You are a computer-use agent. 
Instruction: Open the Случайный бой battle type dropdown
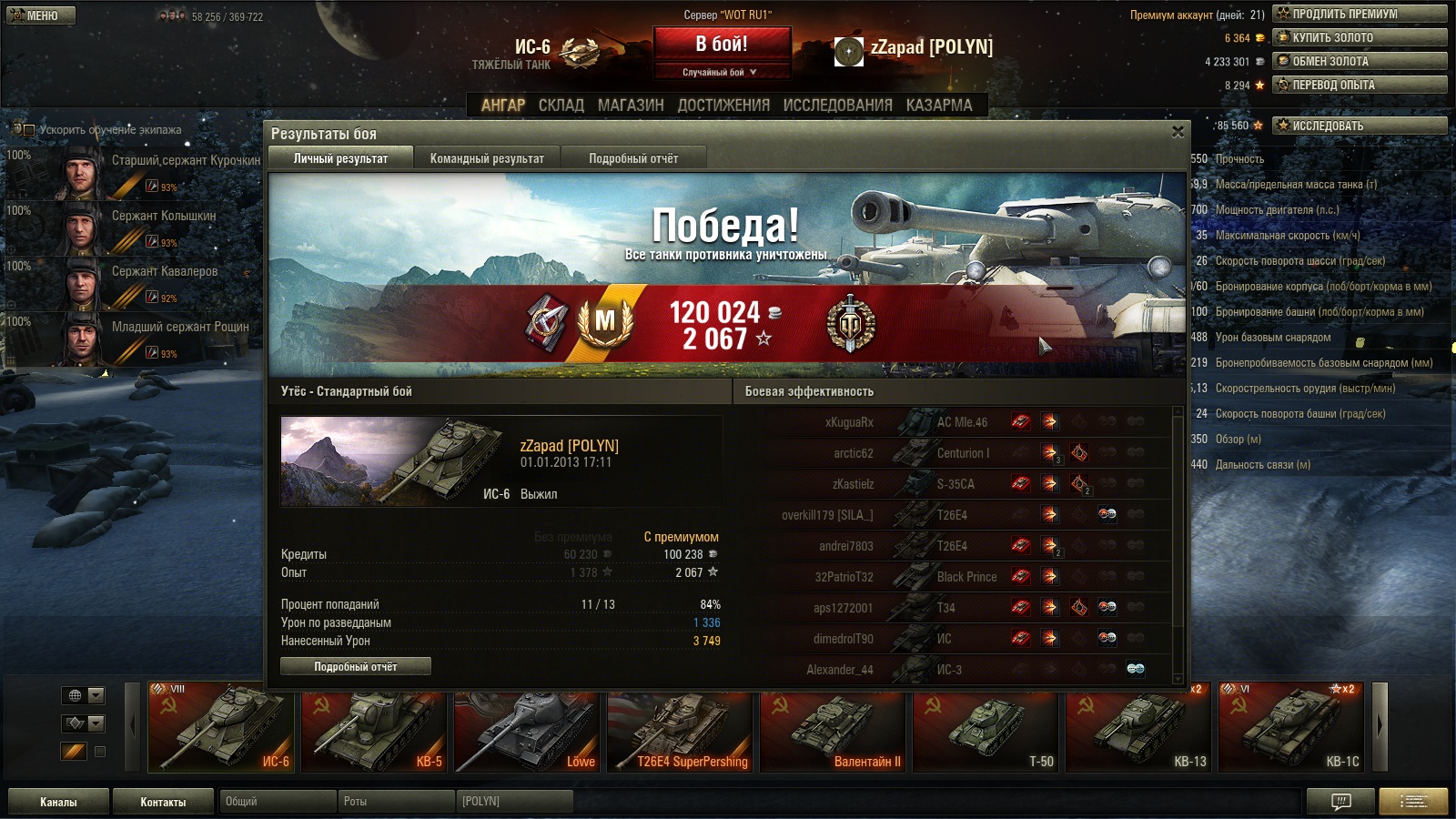(x=721, y=72)
